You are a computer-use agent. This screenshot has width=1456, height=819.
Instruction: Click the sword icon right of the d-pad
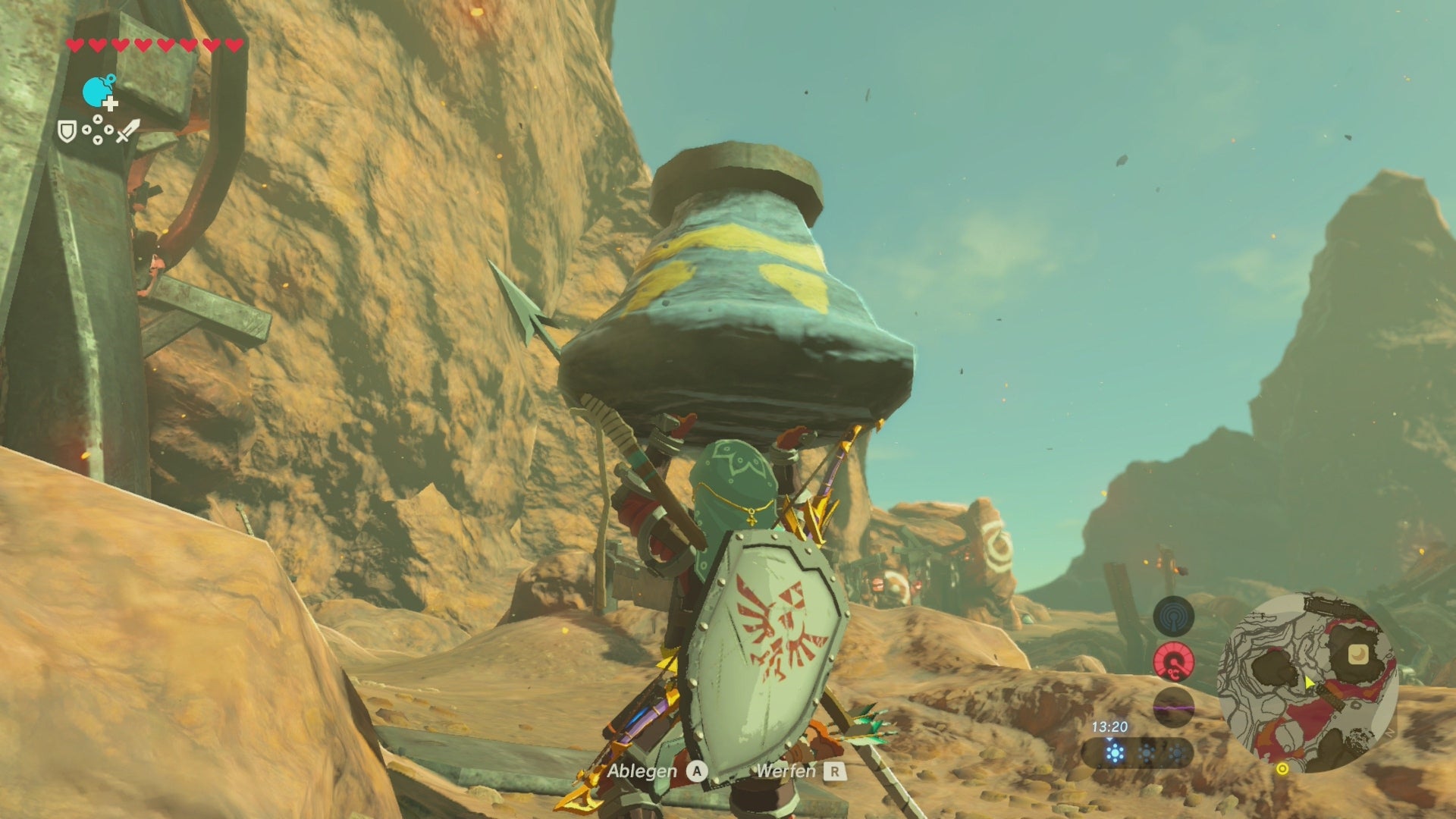point(127,131)
